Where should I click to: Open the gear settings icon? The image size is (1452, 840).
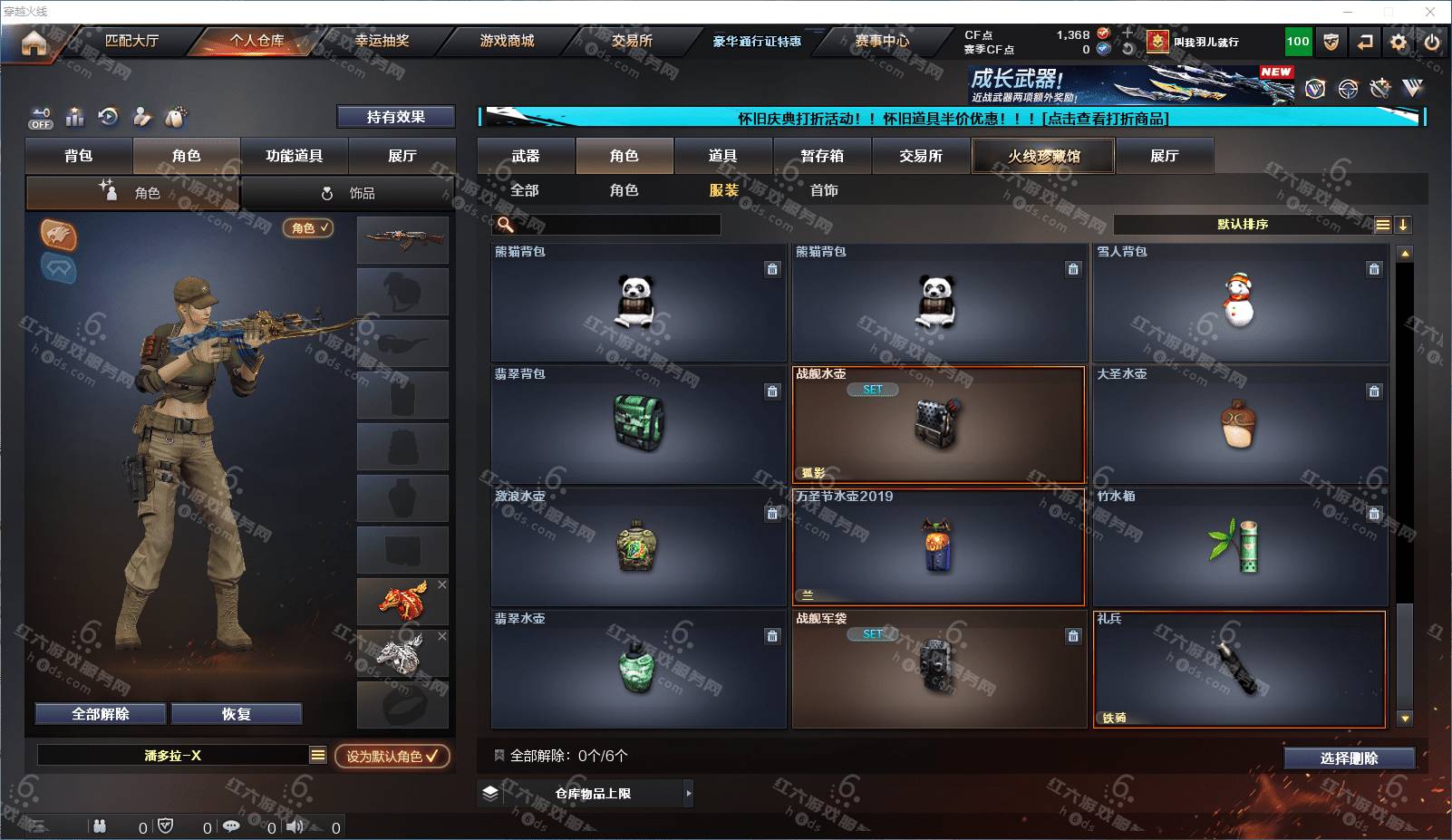1399,42
